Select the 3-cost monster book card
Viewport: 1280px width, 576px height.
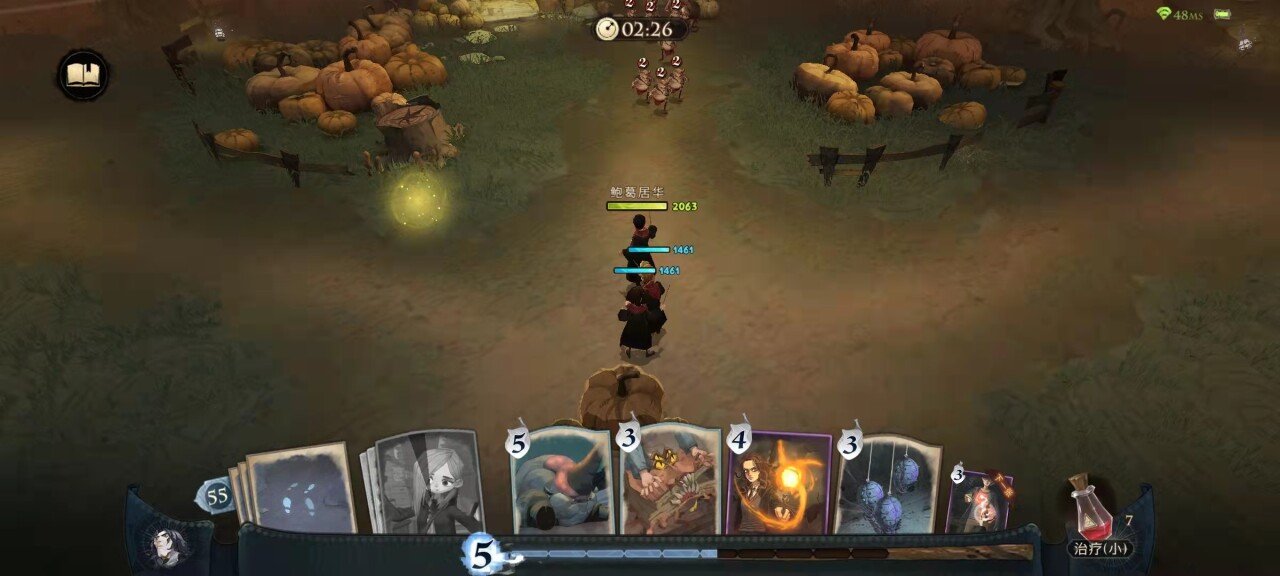coord(671,481)
